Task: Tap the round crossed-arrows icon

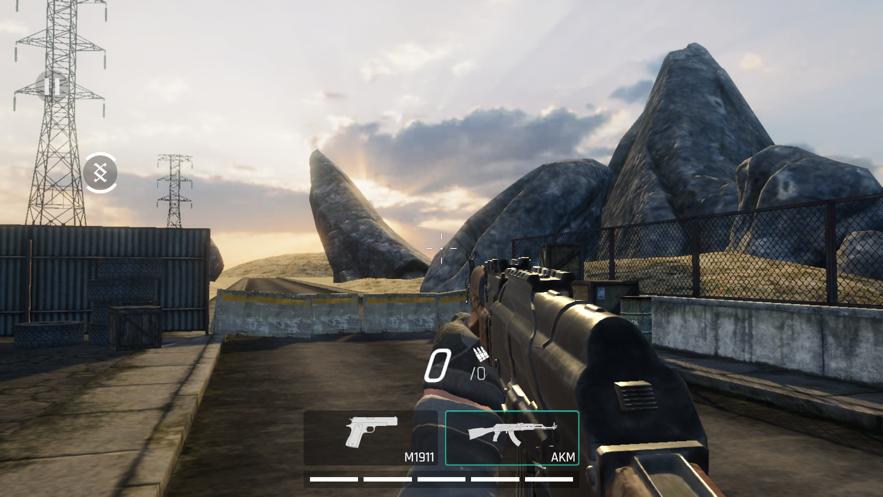Action: click(x=100, y=173)
